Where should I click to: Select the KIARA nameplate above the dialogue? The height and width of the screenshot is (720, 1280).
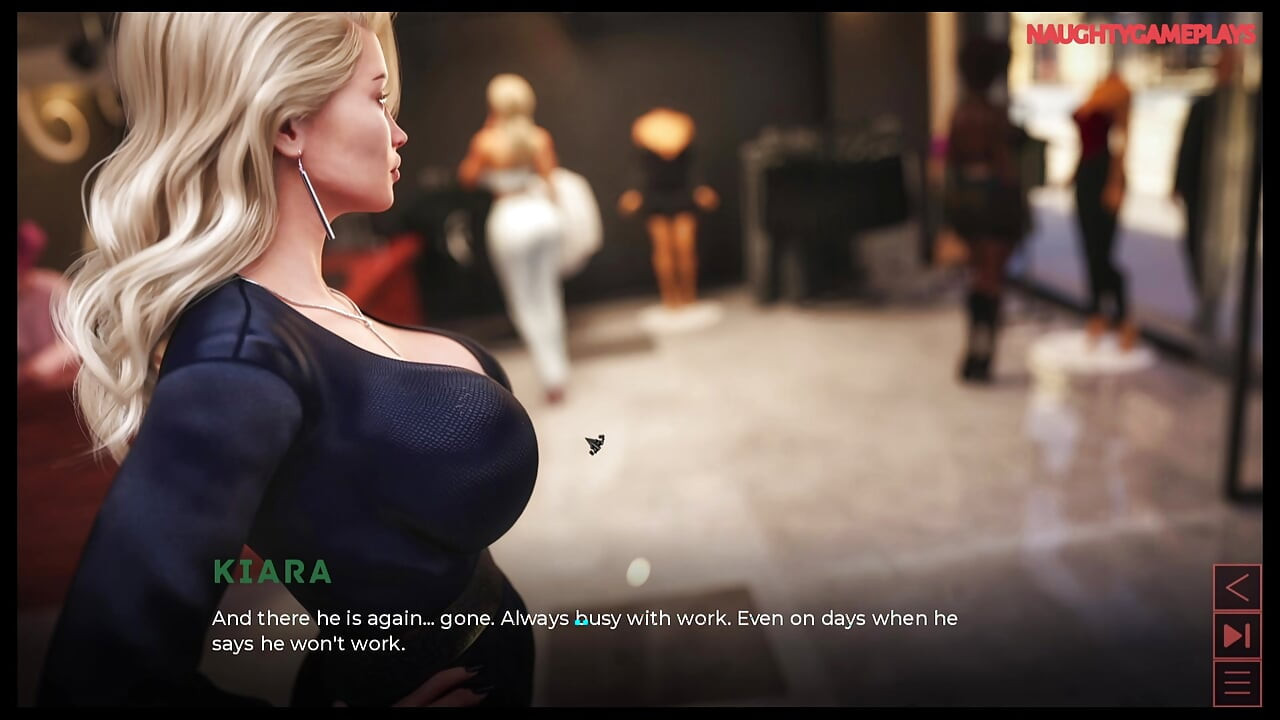tap(273, 574)
